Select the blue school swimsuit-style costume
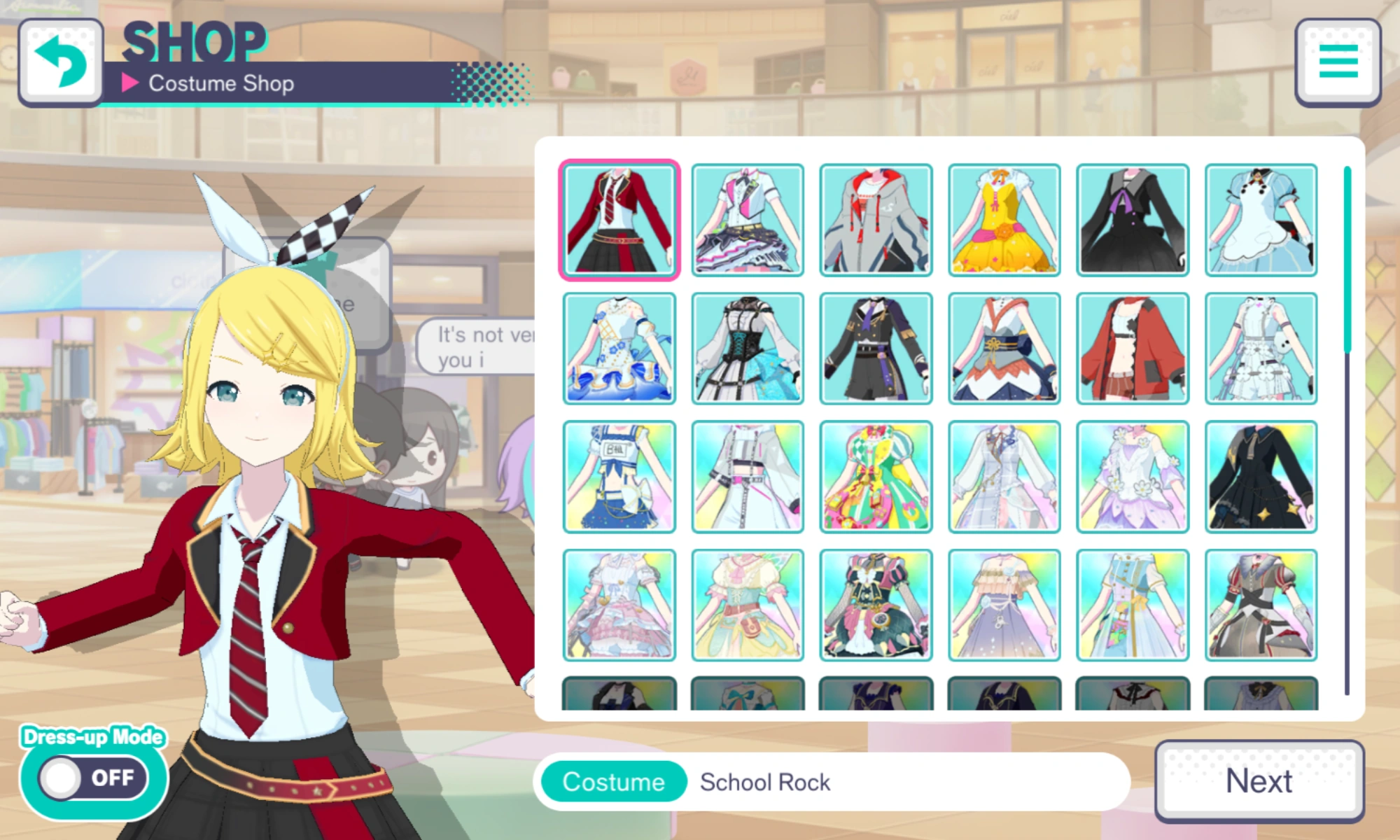Image resolution: width=1400 pixels, height=840 pixels. click(619, 476)
